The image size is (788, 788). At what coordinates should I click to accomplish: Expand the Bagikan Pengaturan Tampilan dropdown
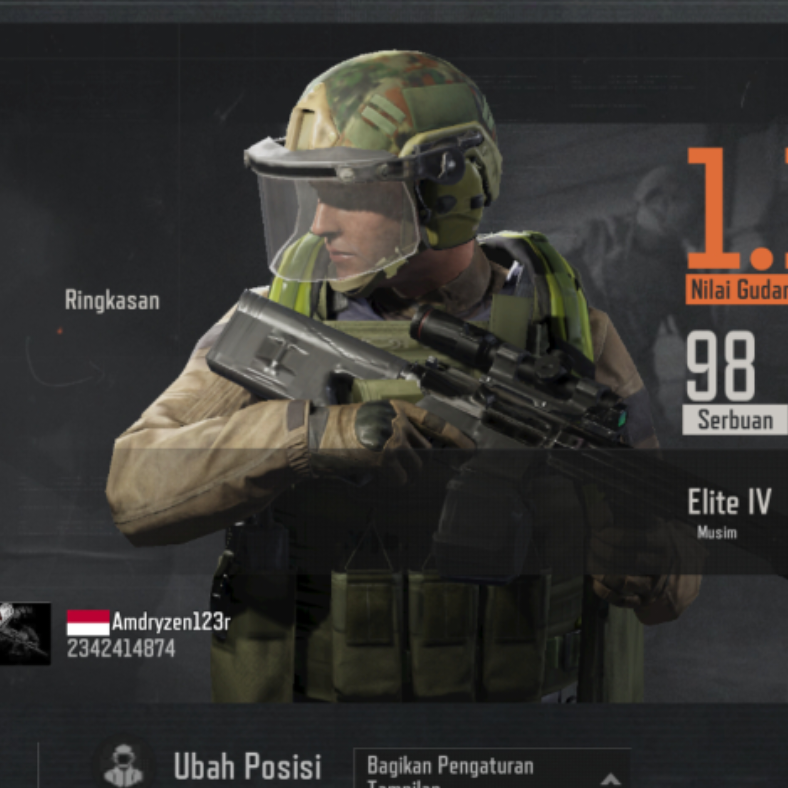coord(609,776)
